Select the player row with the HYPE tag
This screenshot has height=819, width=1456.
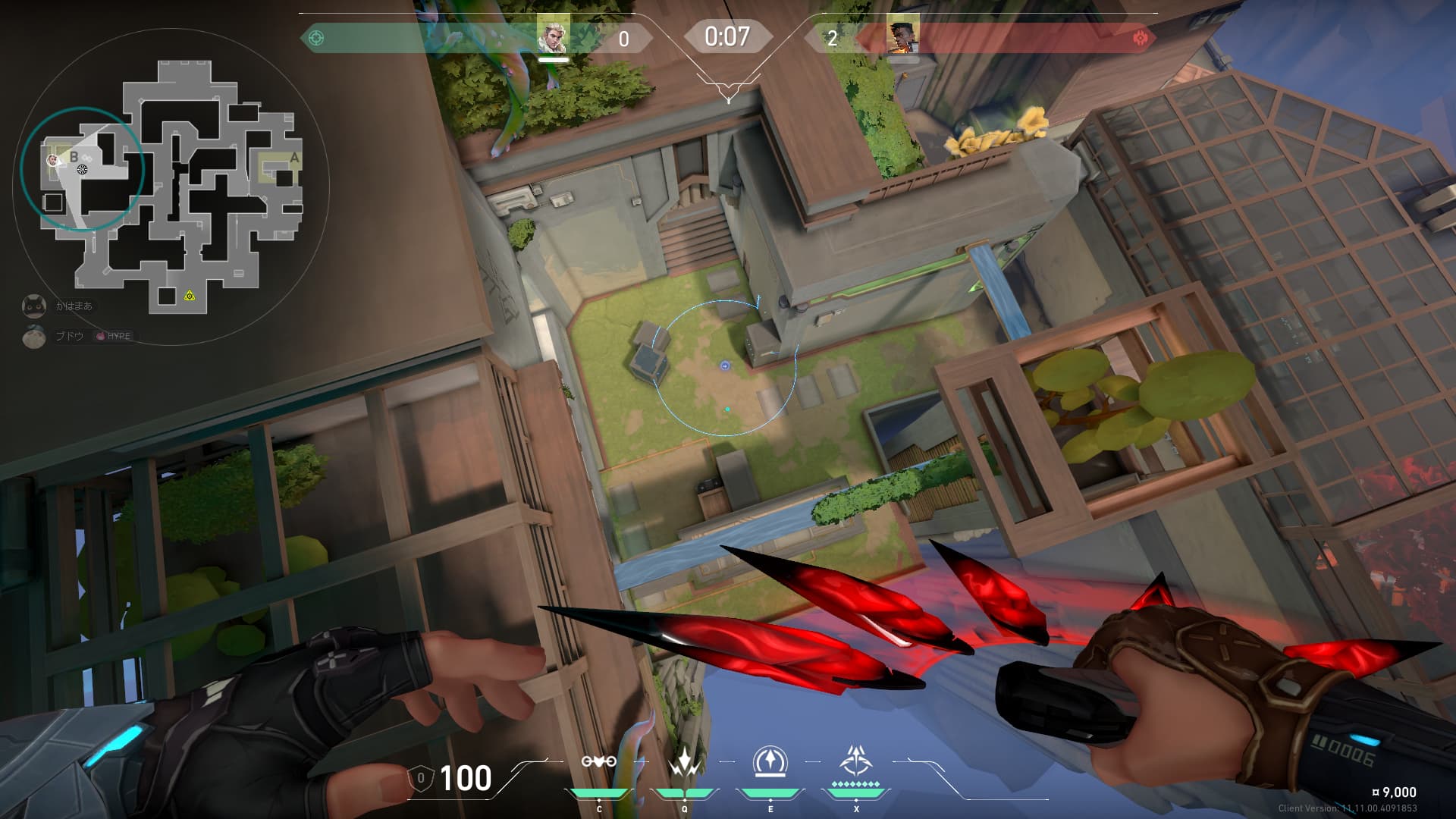pyautogui.click(x=79, y=336)
